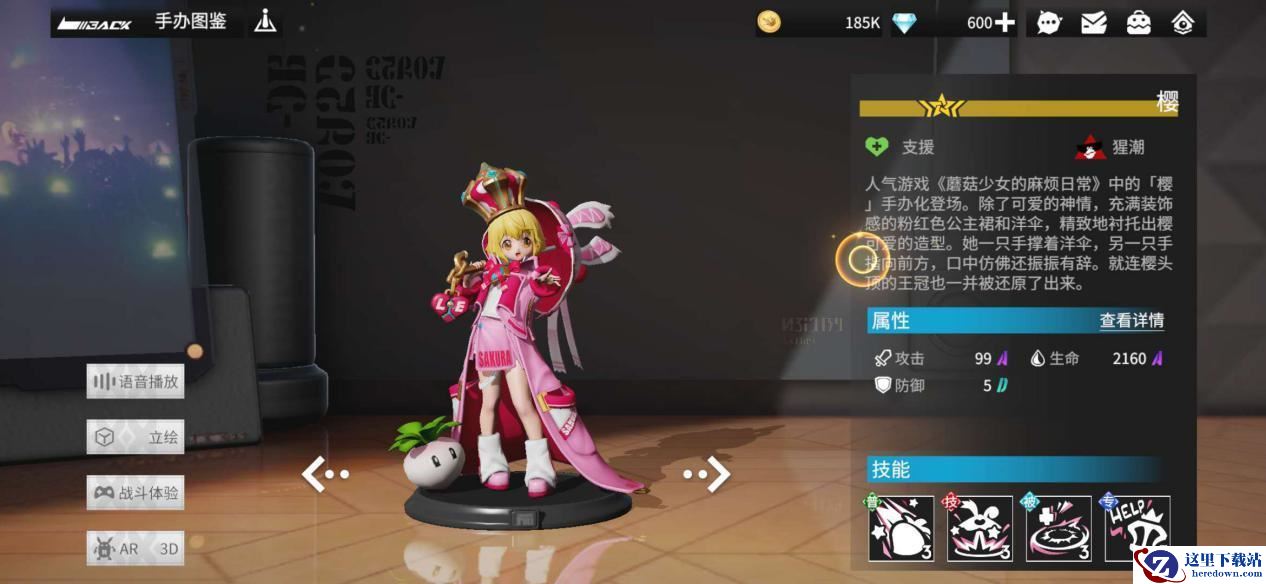The height and width of the screenshot is (584, 1266).
Task: Toggle the AR / 3D view button
Action: coord(135,548)
